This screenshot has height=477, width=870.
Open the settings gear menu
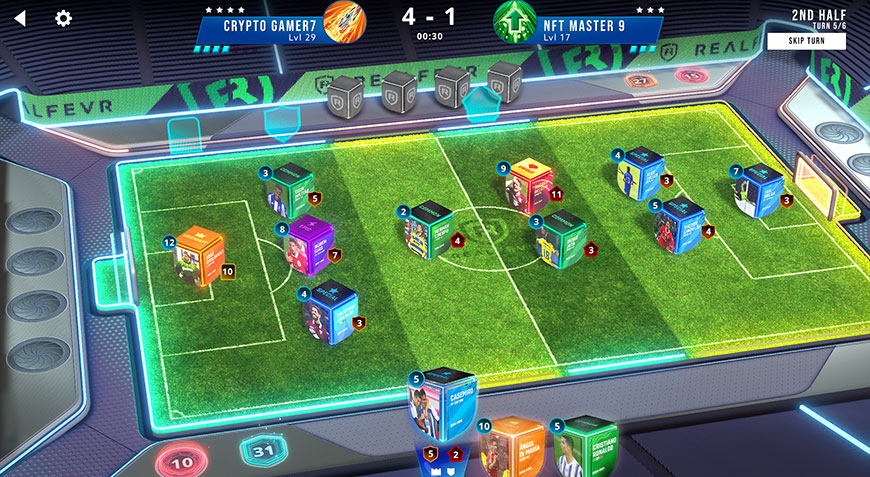tap(64, 18)
